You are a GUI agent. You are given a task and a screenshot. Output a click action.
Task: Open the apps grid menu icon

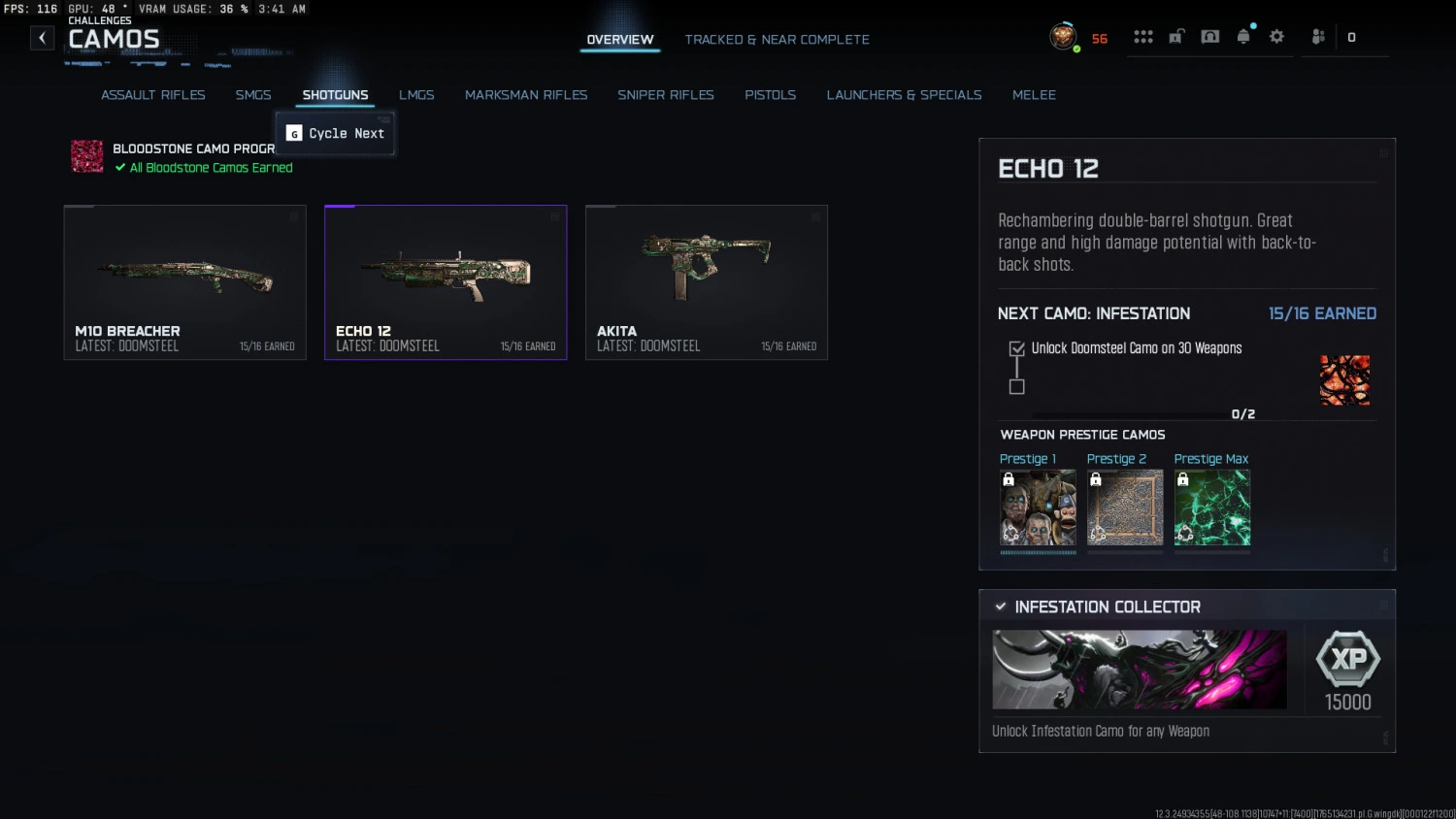[x=1143, y=37]
